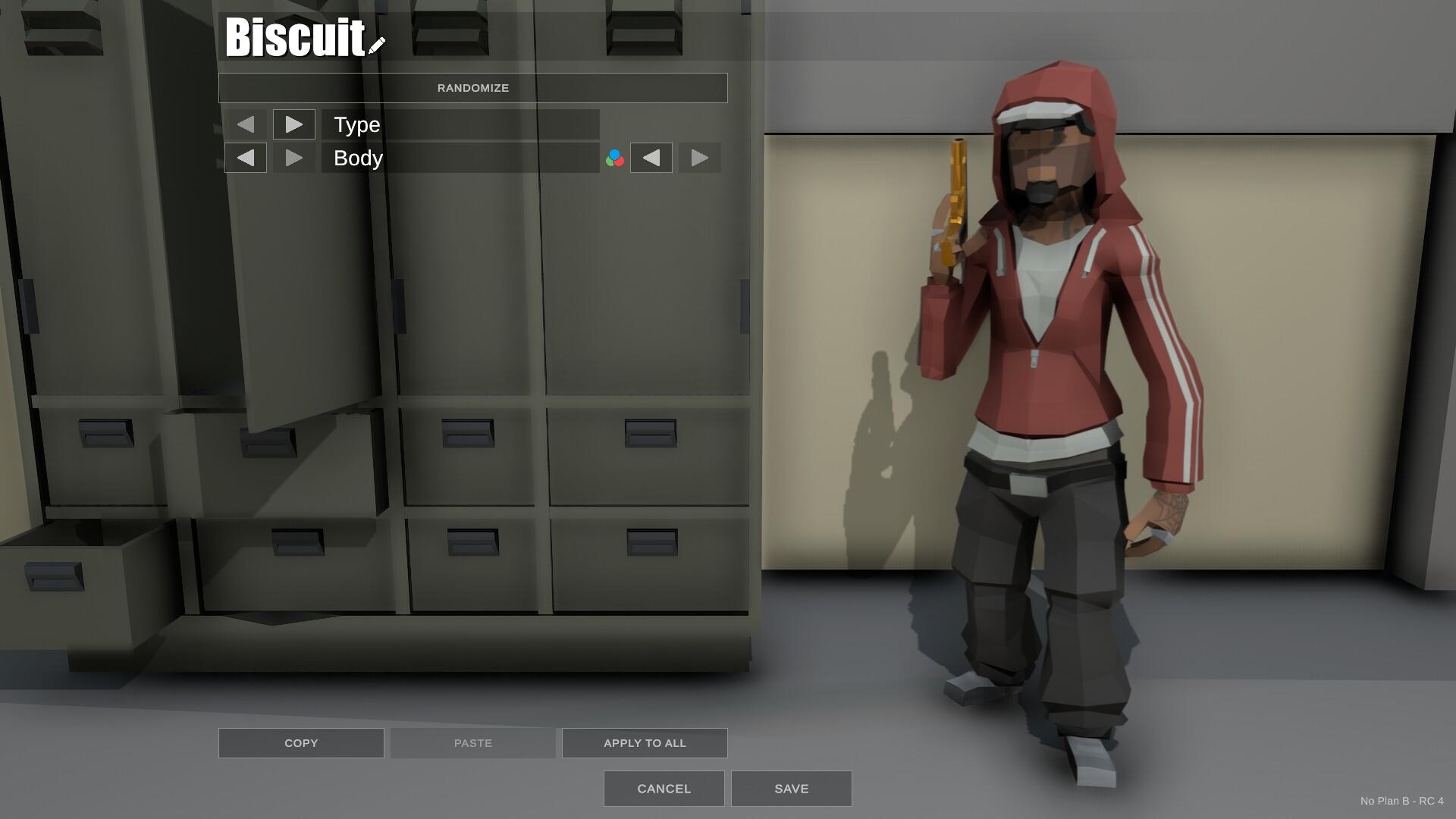This screenshot has width=1456, height=819.
Task: Click the pencil icon to edit name
Action: (375, 44)
